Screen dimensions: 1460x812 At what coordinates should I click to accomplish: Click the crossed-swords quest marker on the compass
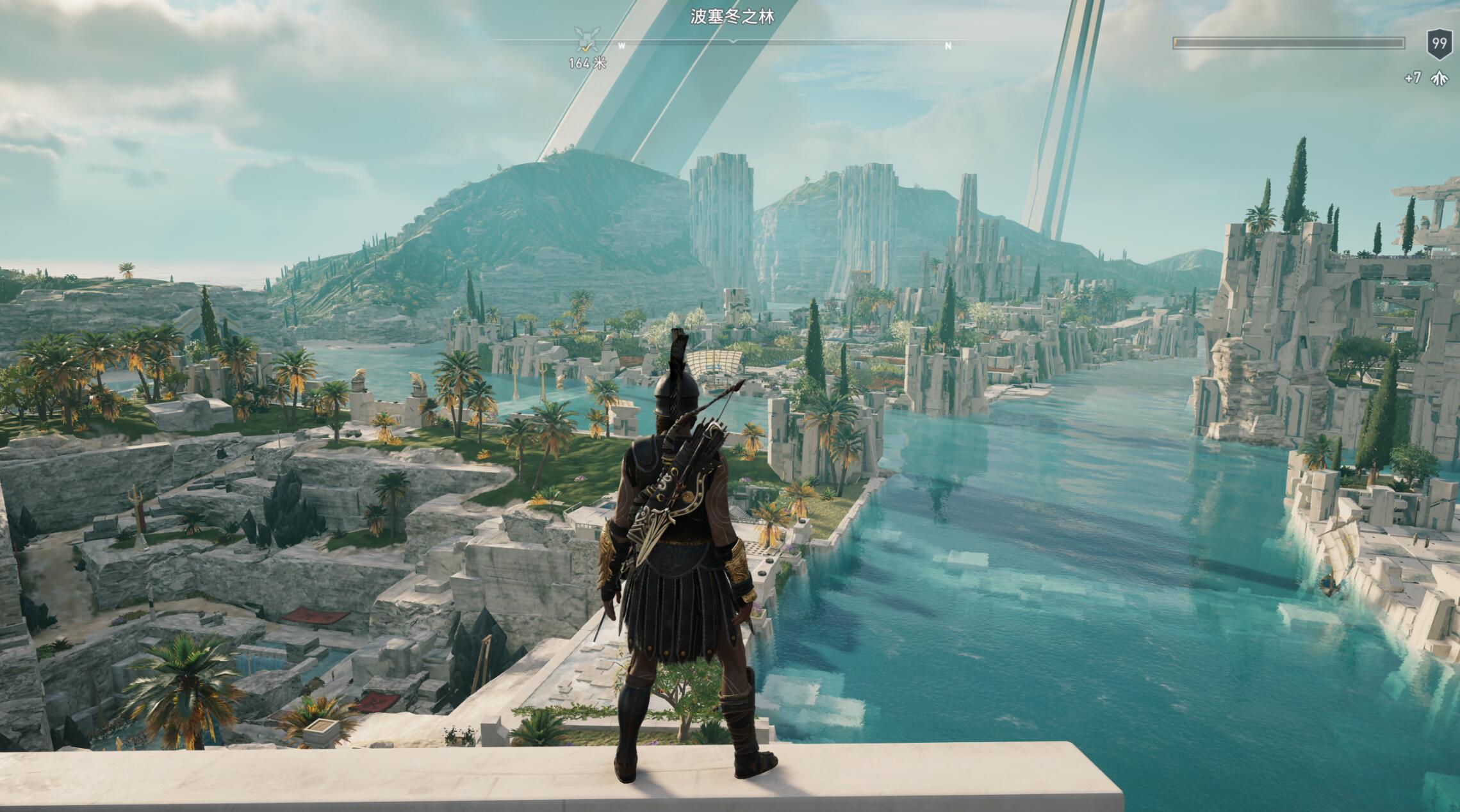[x=585, y=39]
